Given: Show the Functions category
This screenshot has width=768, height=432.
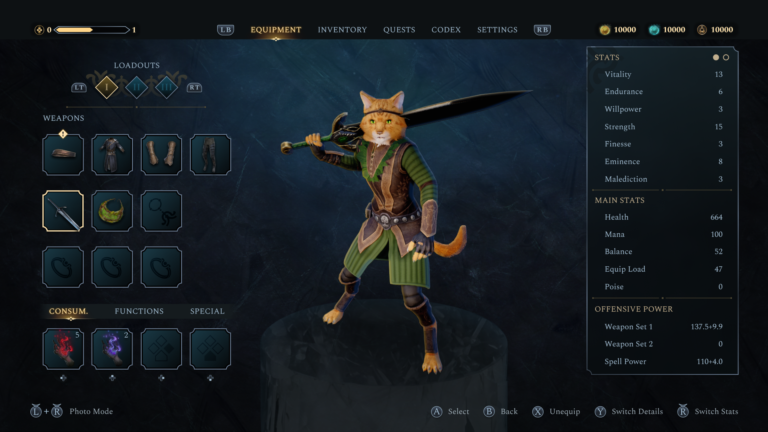Looking at the screenshot, I should [x=139, y=311].
